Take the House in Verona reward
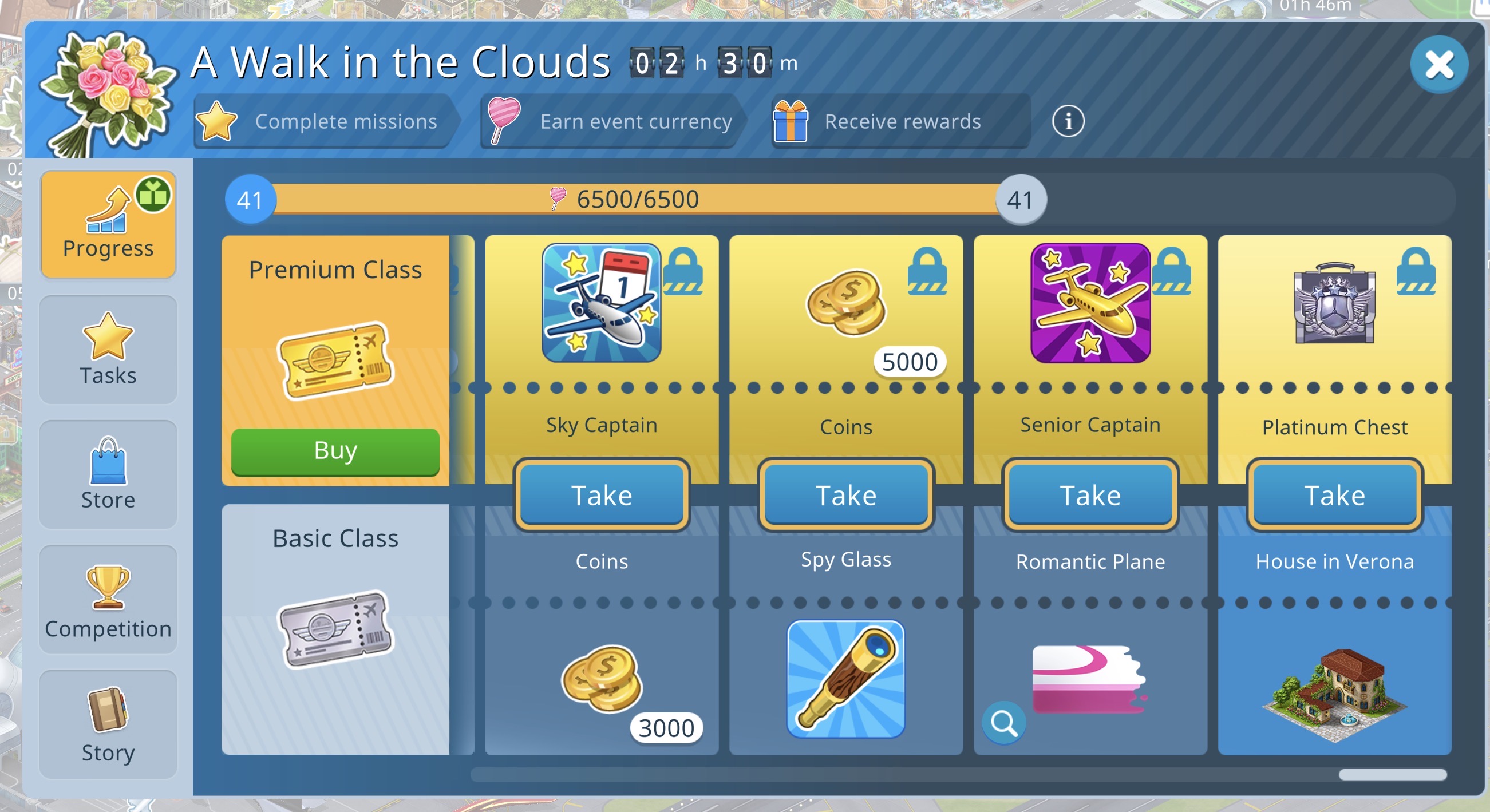This screenshot has height=812, width=1490. pos(1334,495)
